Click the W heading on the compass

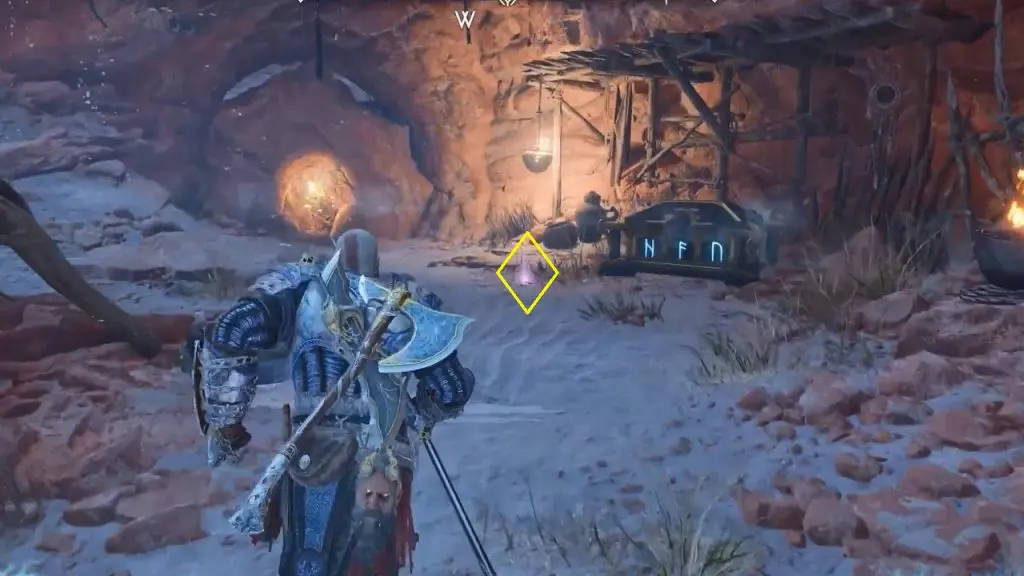coord(465,19)
